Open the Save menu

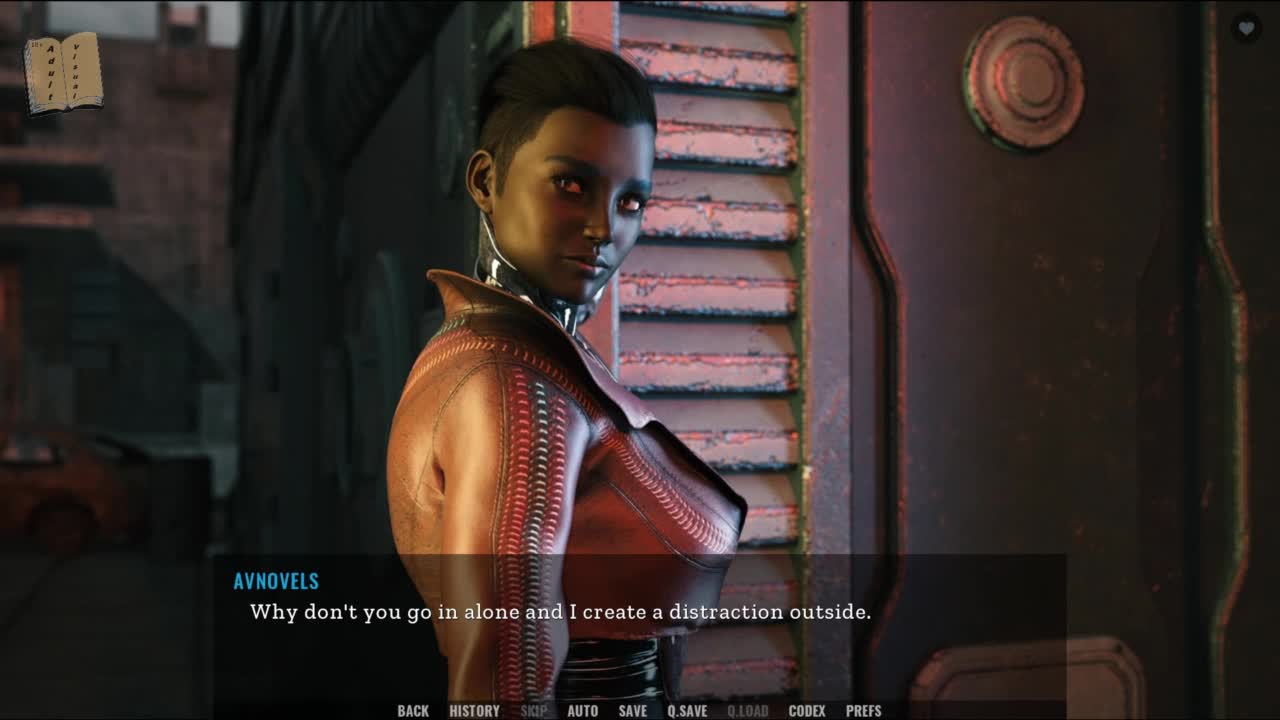633,711
